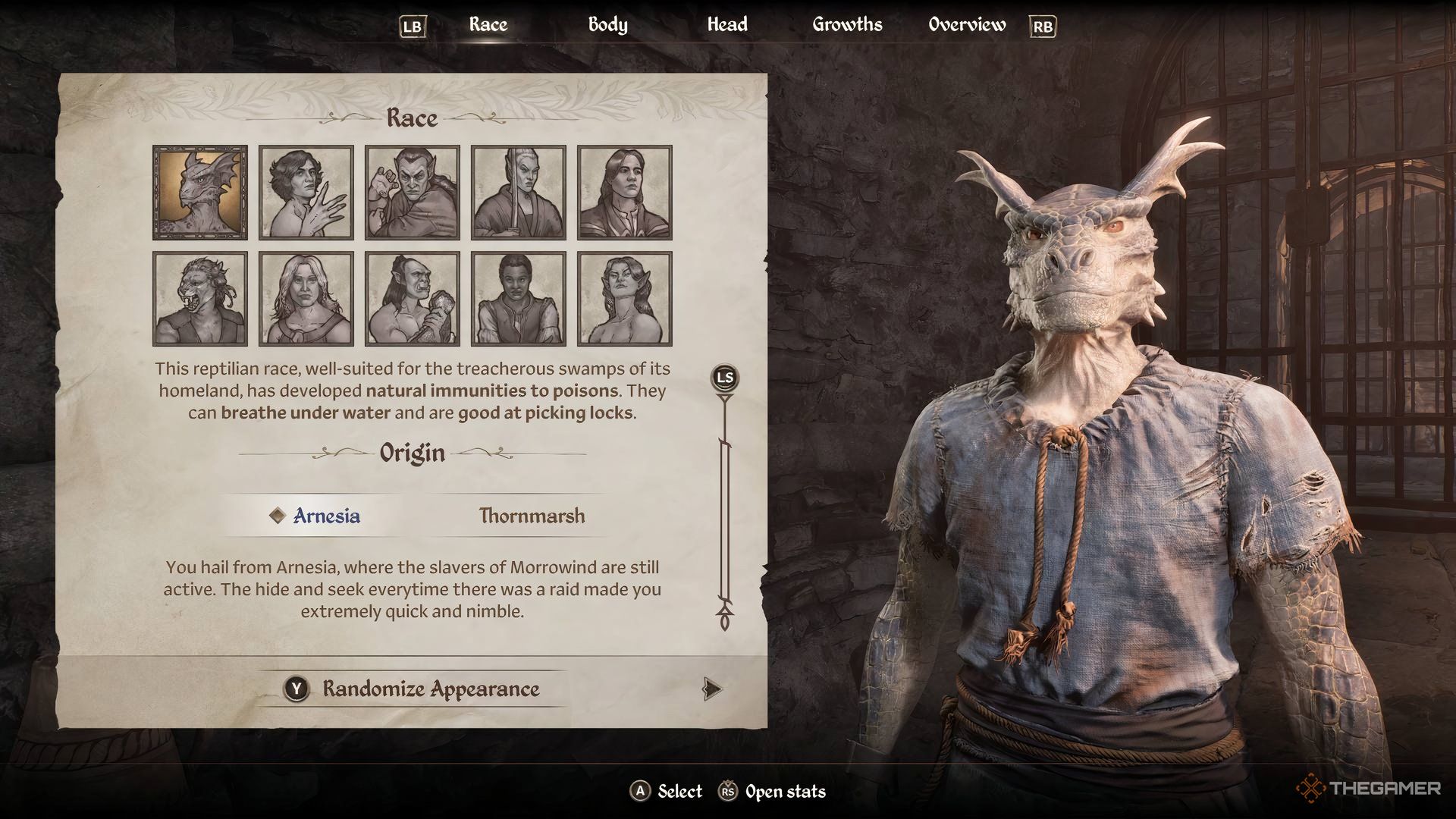Image resolution: width=1456 pixels, height=819 pixels.
Task: Select the reptilian race portrait
Action: 200,192
